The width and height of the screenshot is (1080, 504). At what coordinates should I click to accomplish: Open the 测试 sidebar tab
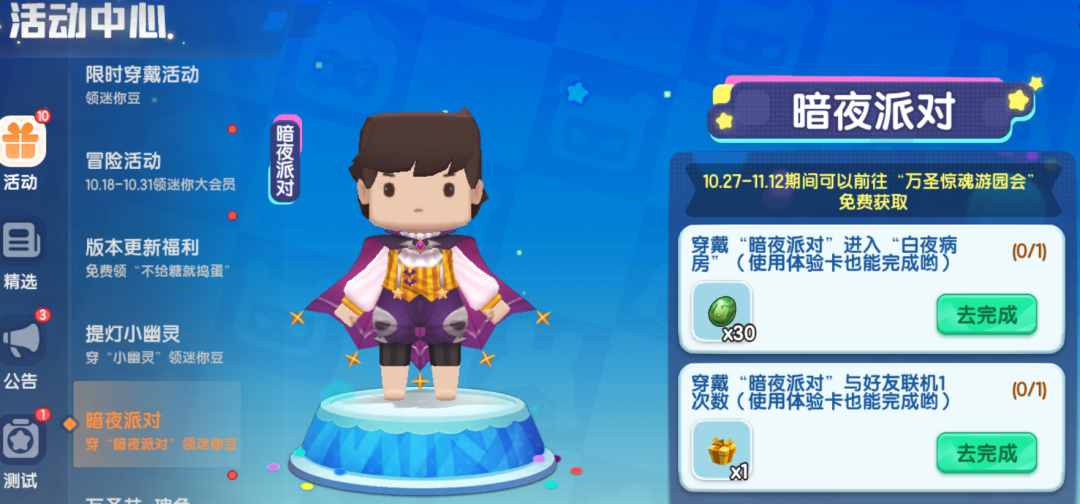[x=20, y=452]
